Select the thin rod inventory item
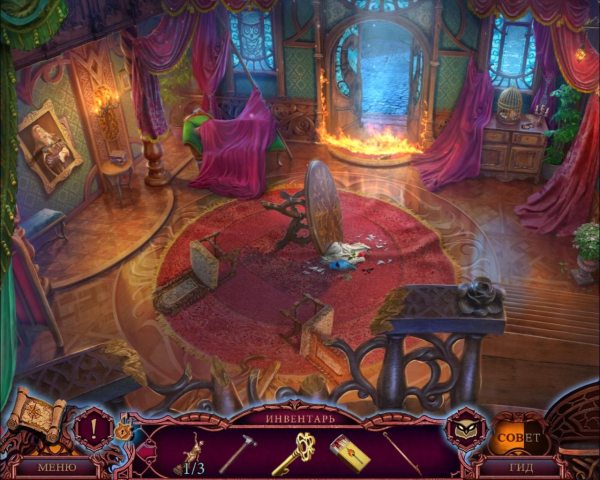 click(x=400, y=452)
